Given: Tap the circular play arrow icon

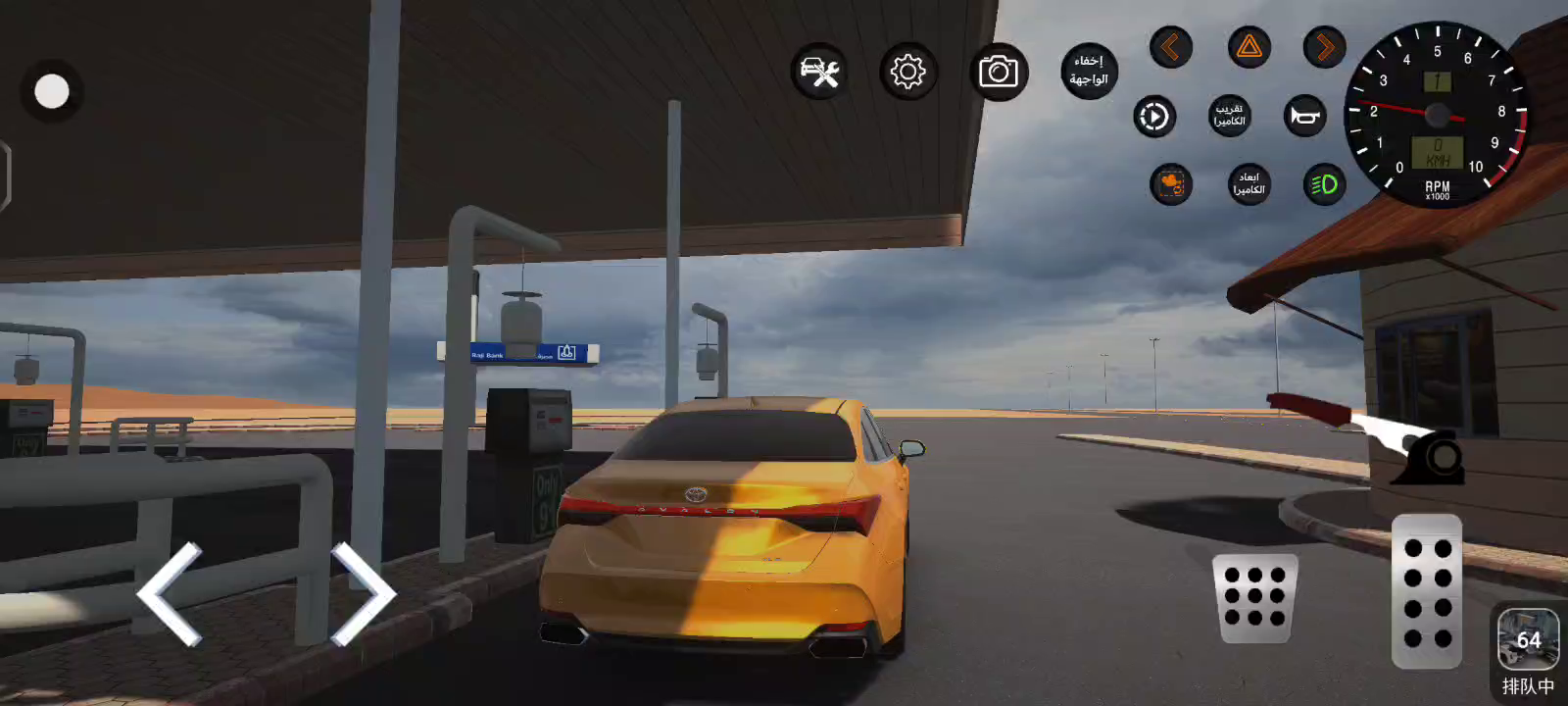Looking at the screenshot, I should [1154, 117].
